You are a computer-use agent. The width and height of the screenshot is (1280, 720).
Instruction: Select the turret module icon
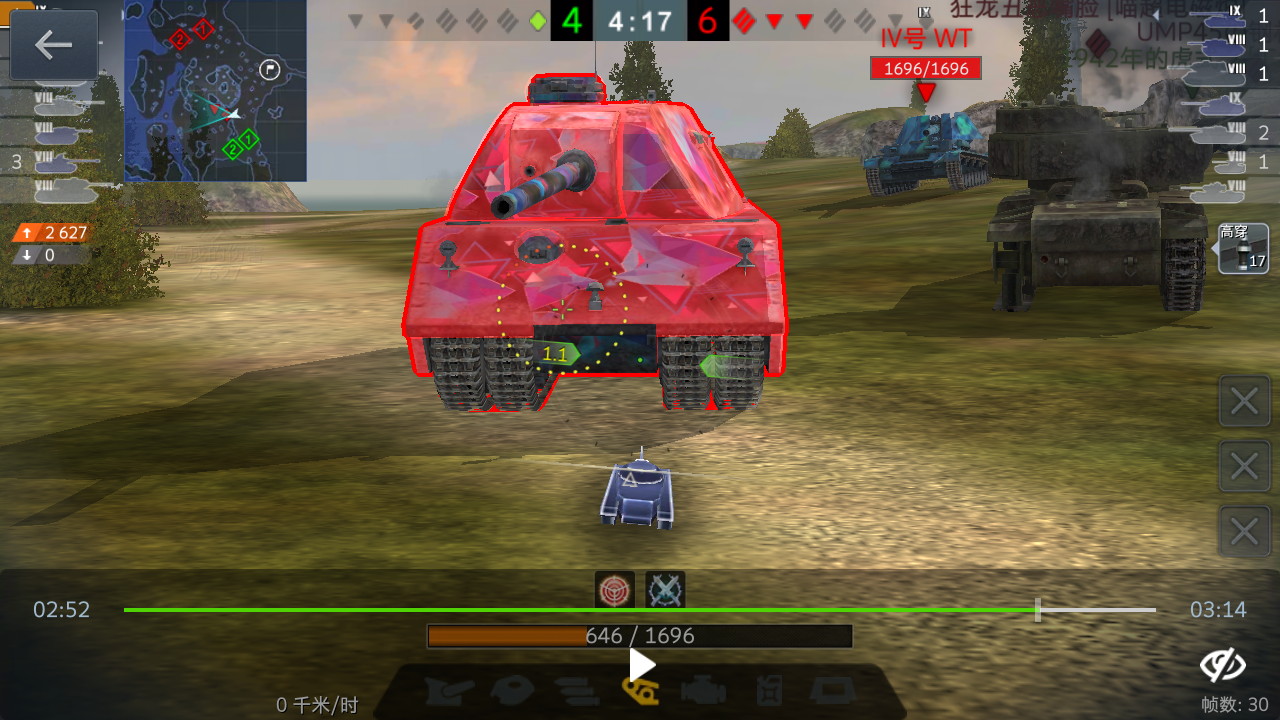click(510, 690)
